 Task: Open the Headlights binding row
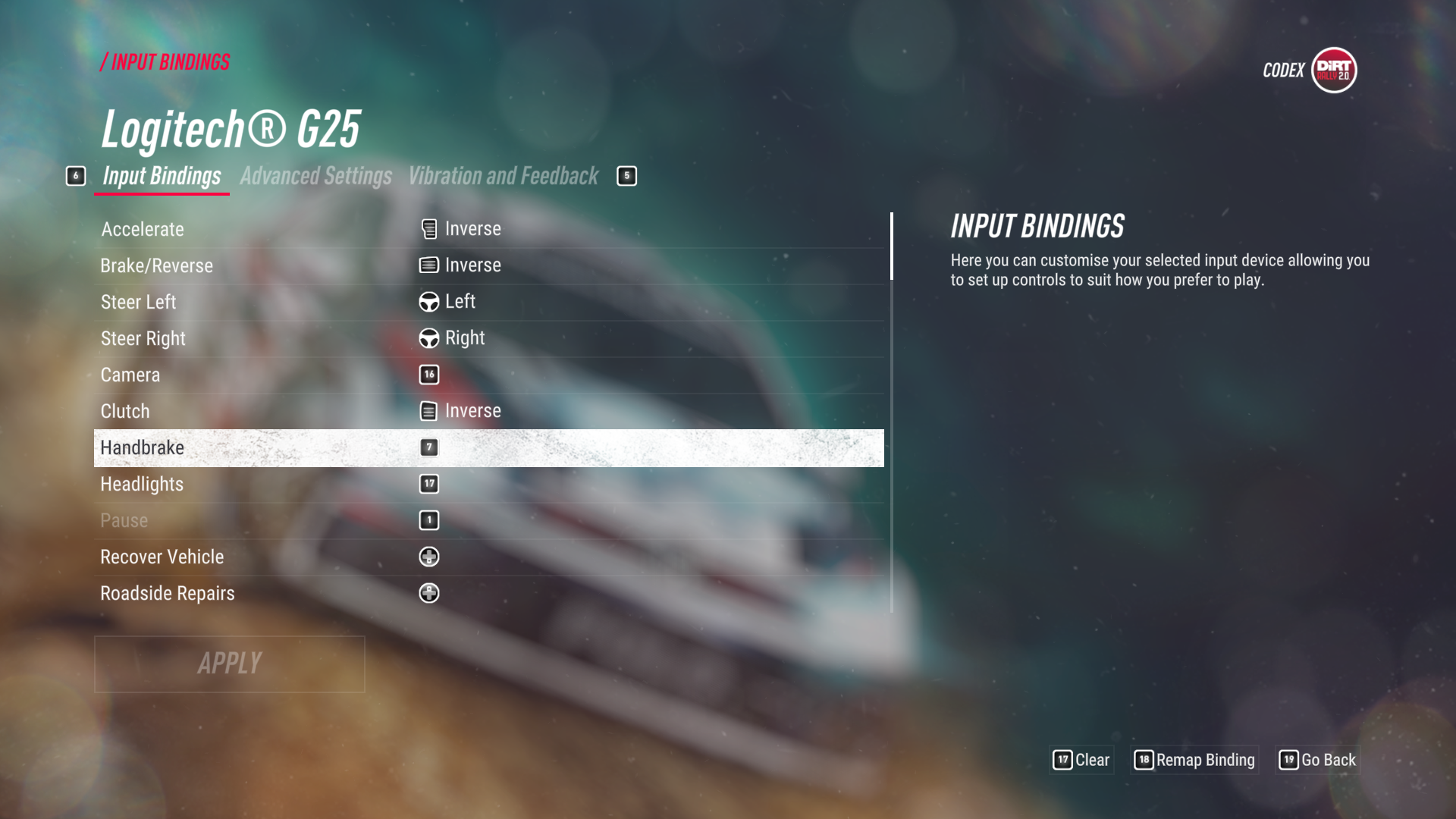(x=488, y=484)
